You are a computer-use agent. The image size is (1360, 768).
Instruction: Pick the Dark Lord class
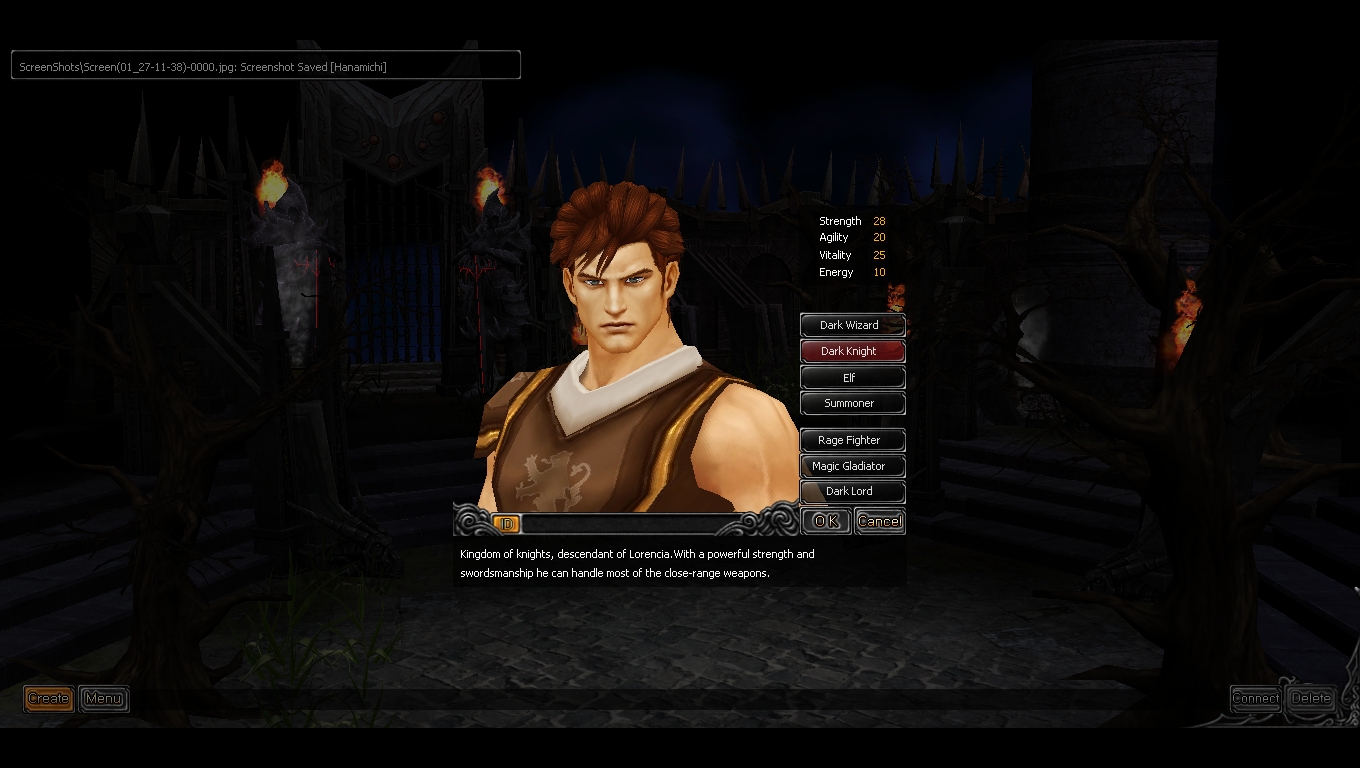[x=852, y=491]
